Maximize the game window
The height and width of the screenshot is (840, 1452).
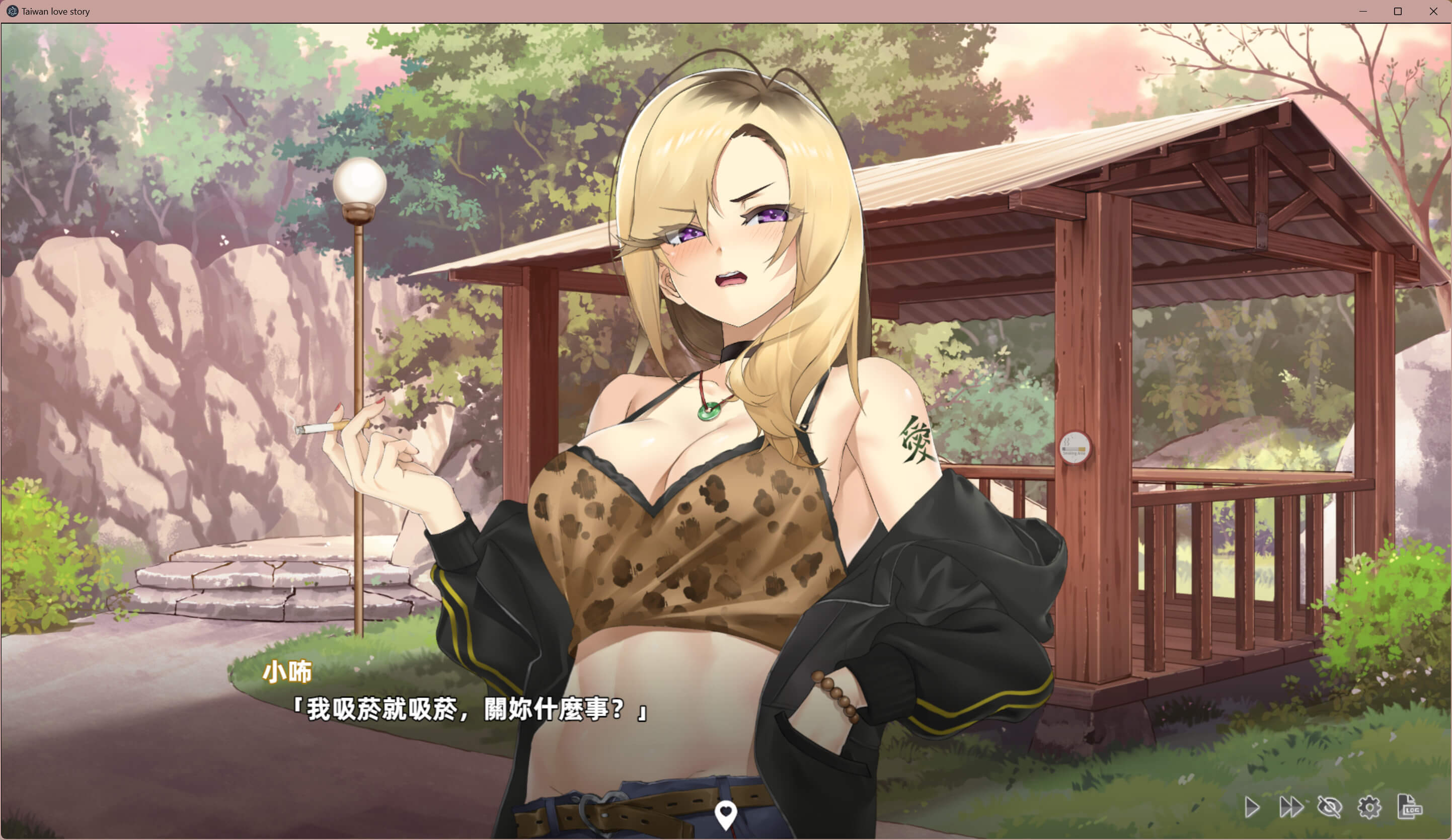coord(1398,12)
